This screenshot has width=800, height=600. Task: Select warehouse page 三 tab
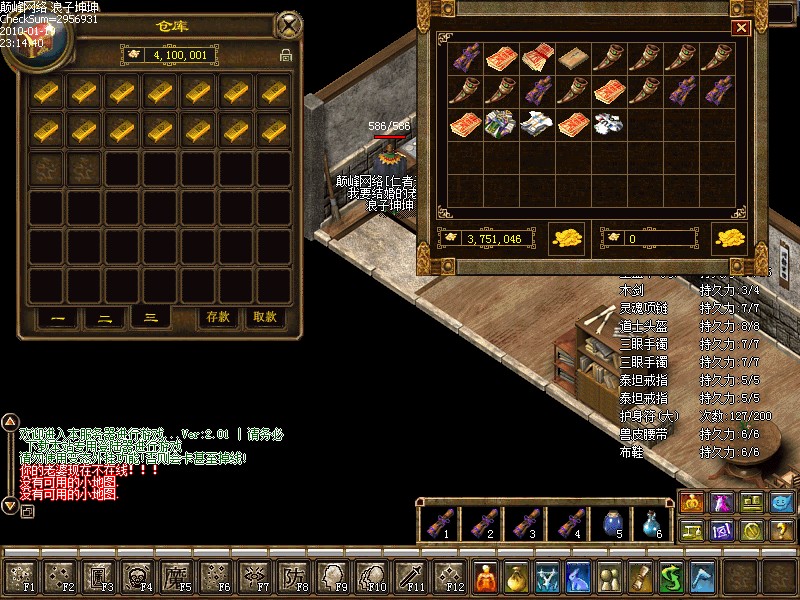pos(150,317)
